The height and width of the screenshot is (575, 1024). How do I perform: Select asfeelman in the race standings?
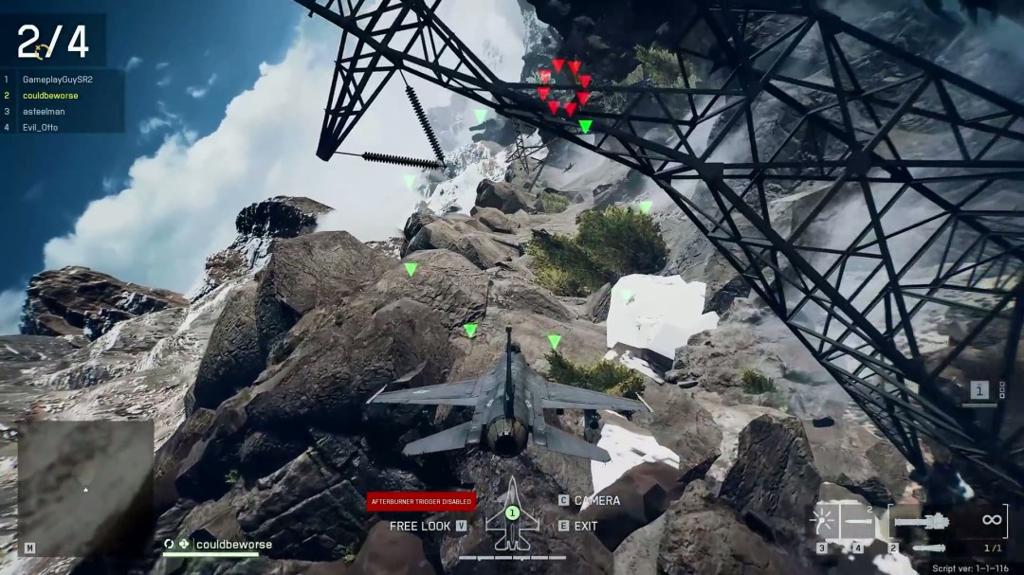click(44, 111)
